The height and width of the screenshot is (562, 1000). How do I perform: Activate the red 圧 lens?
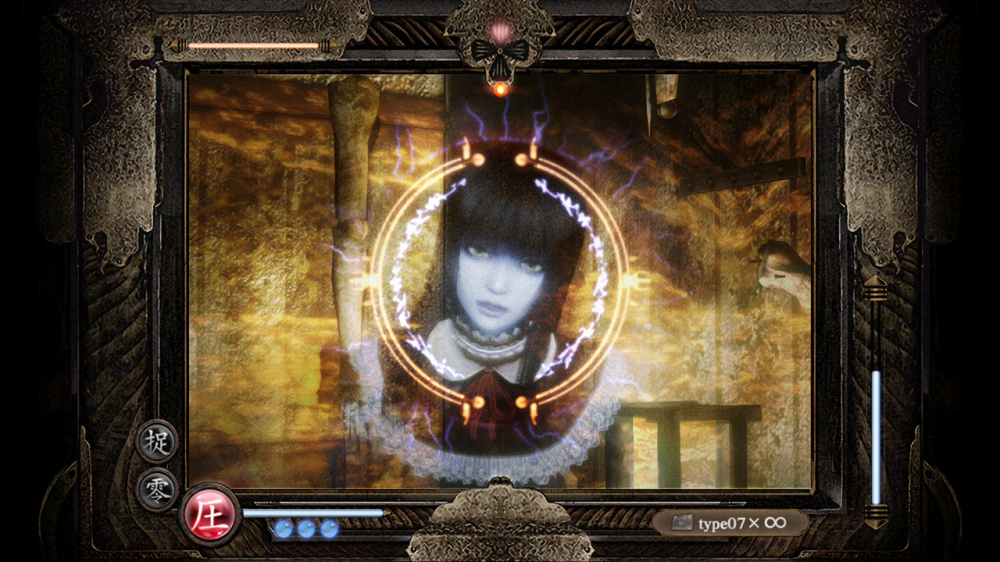click(210, 514)
